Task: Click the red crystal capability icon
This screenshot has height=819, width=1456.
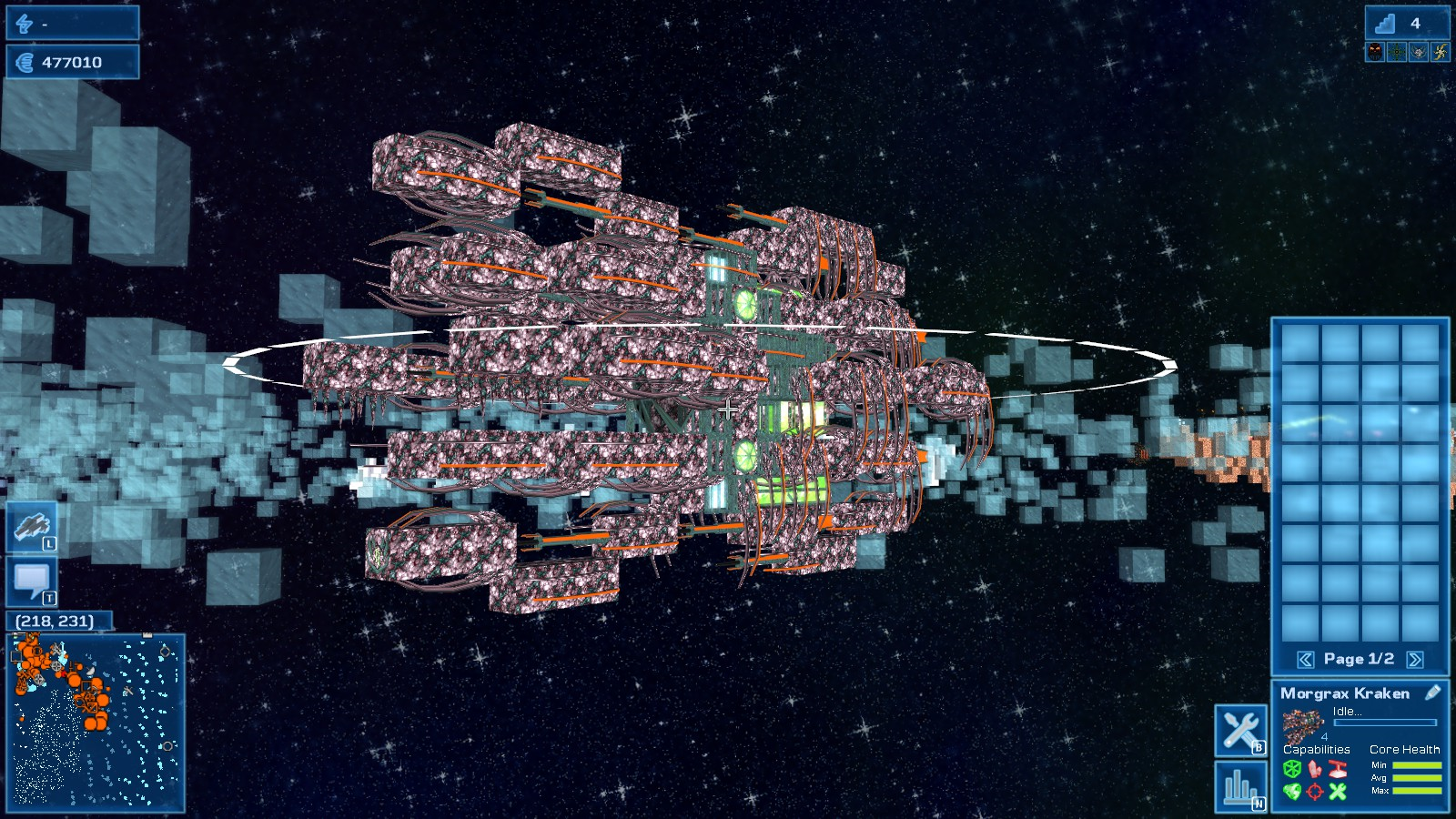Action: (x=1315, y=769)
